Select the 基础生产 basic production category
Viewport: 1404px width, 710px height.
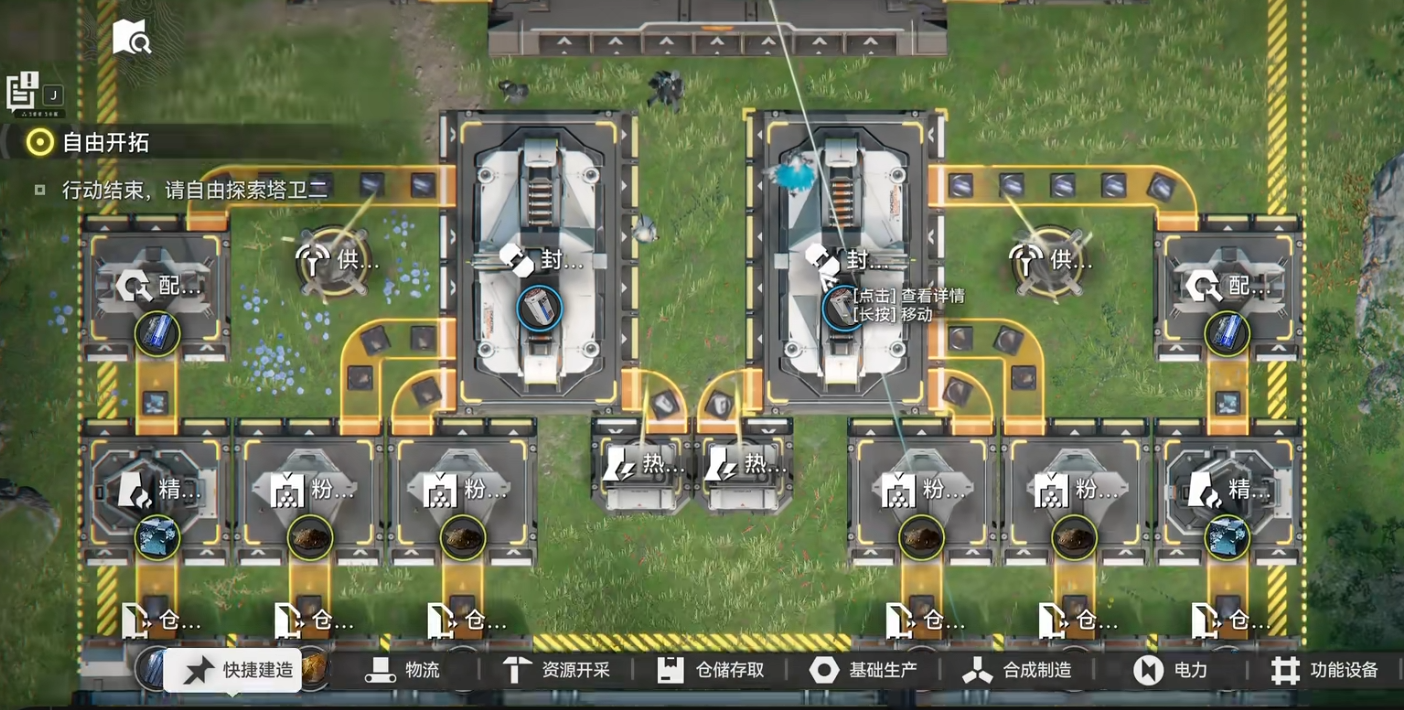[863, 670]
